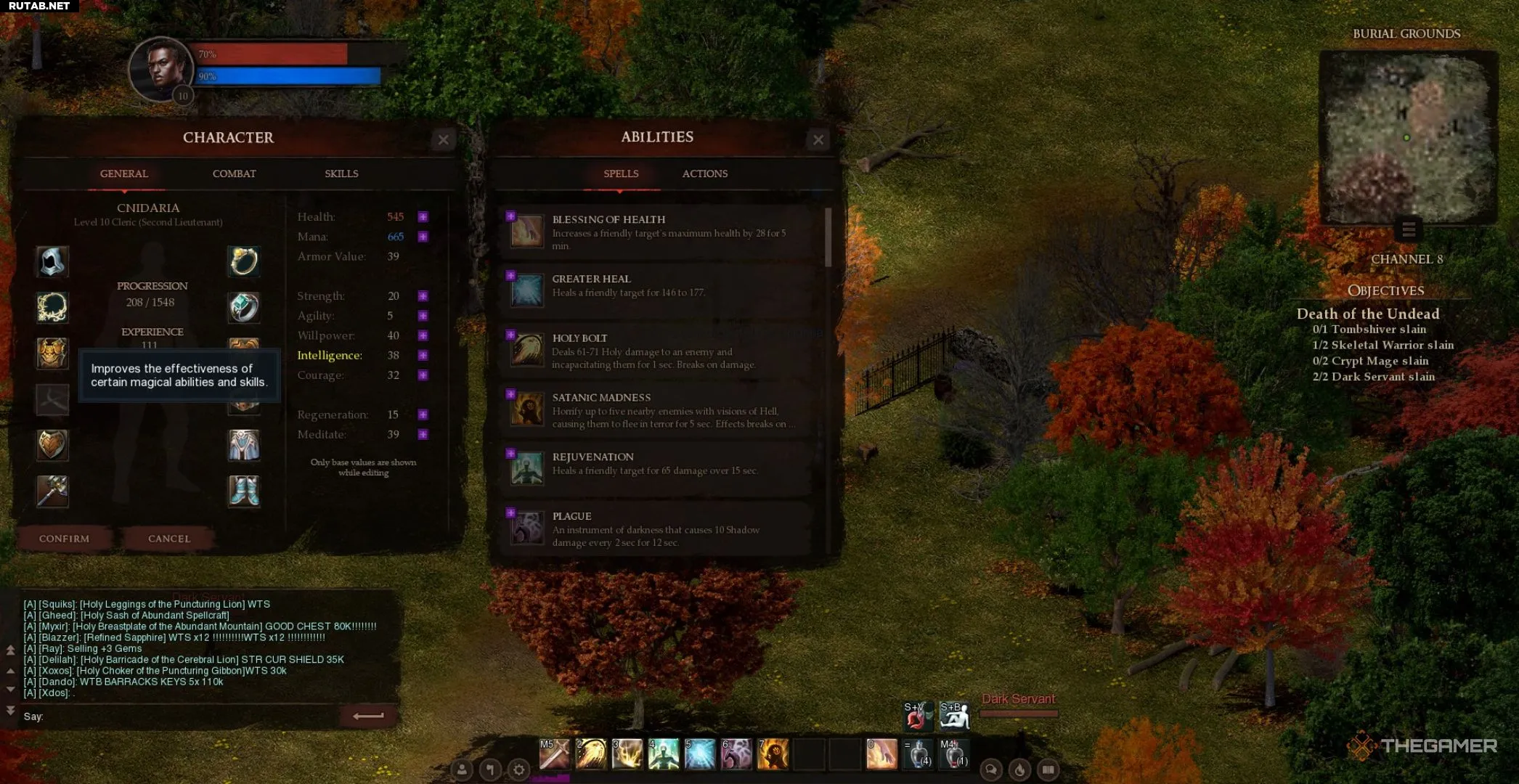Open the Skills tab
The height and width of the screenshot is (784, 1519).
(x=341, y=173)
